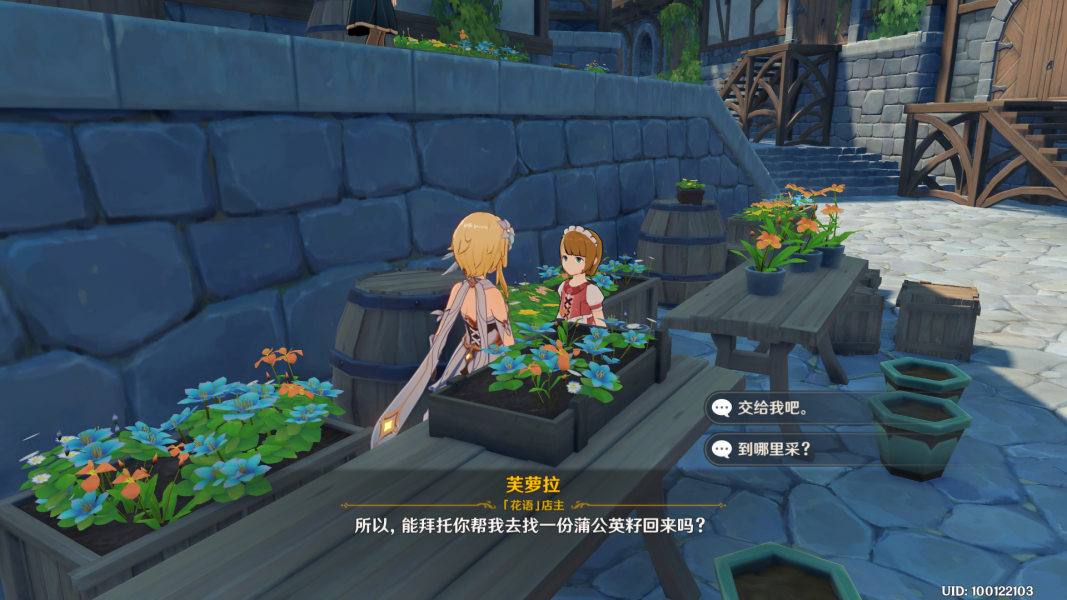This screenshot has height=600, width=1067.
Task: Choose the reply "交给我吧。"
Action: pyautogui.click(x=773, y=408)
